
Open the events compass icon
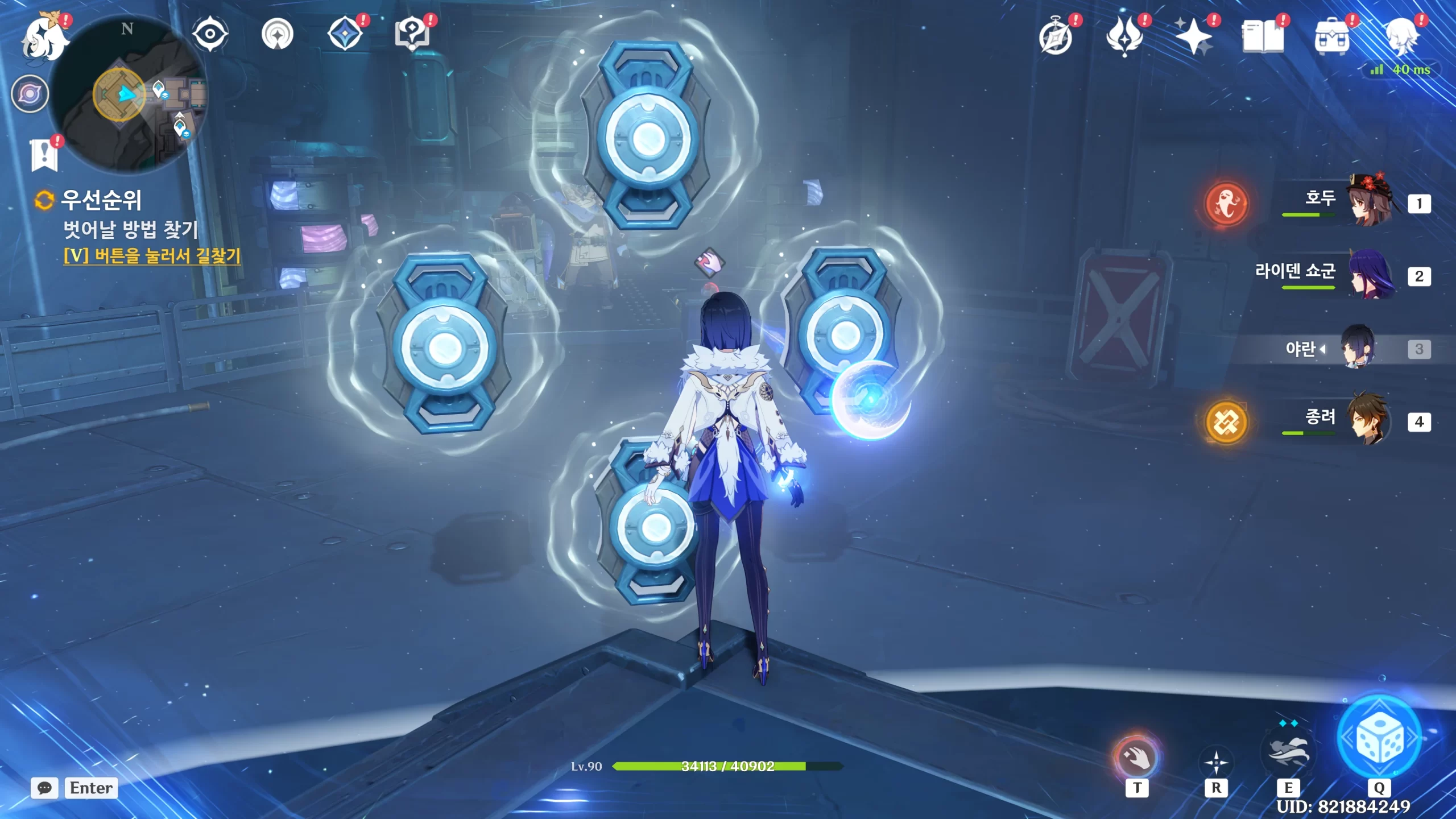[x=1056, y=38]
